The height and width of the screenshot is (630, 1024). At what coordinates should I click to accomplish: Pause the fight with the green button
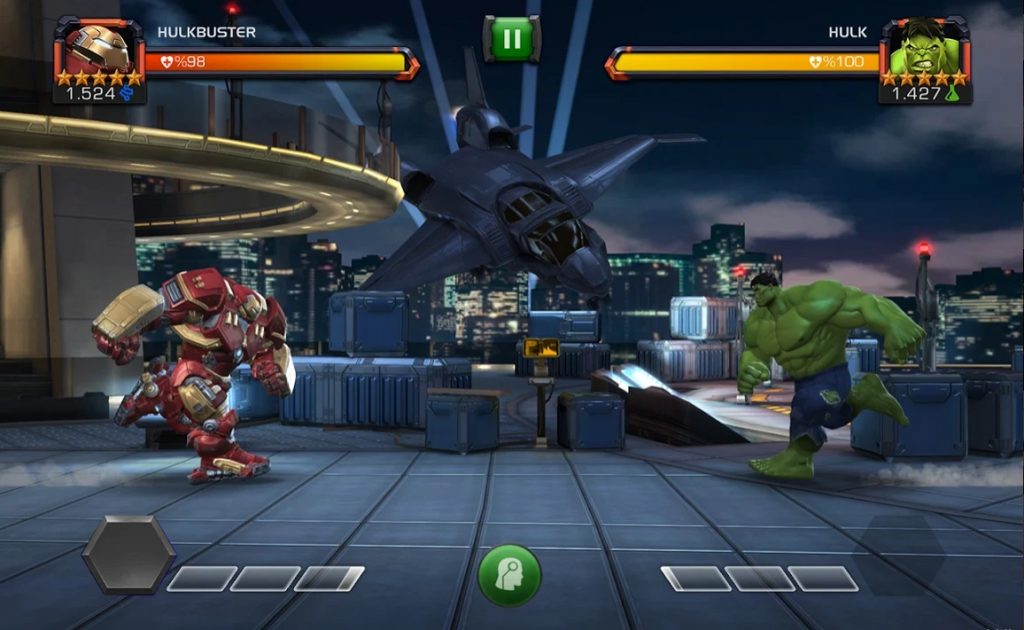pyautogui.click(x=511, y=39)
